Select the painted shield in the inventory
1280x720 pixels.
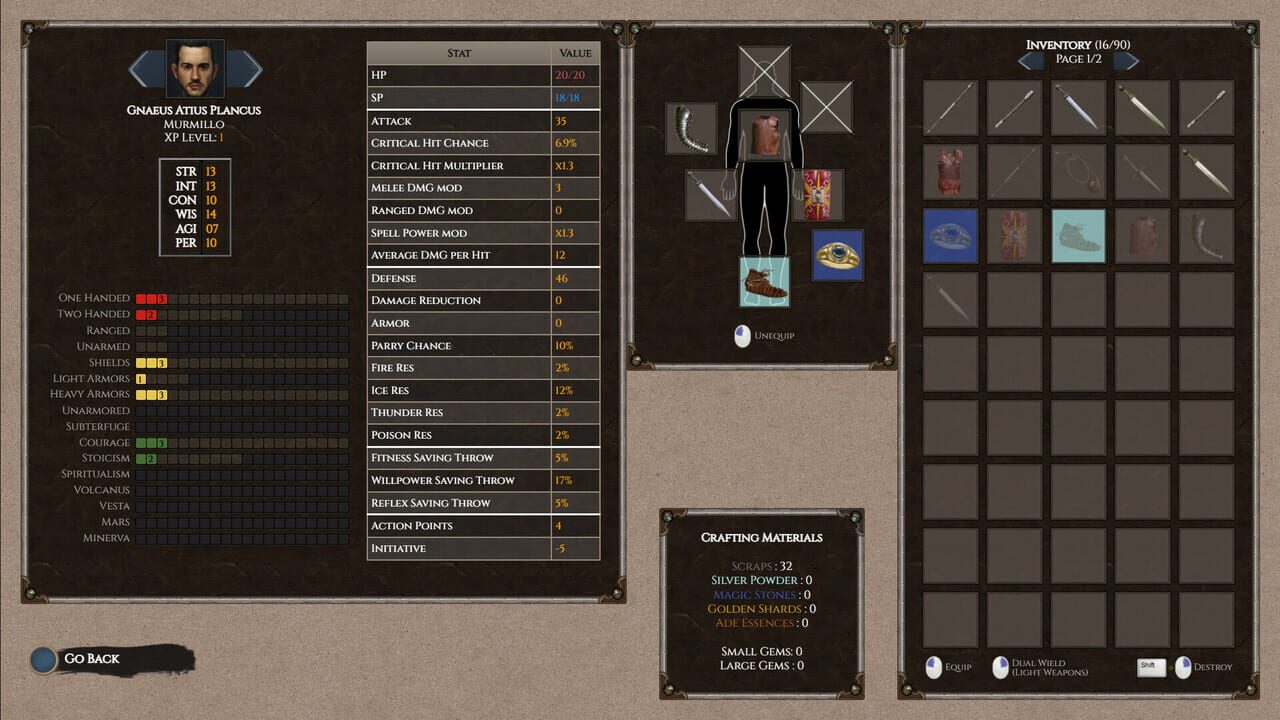coord(1013,235)
